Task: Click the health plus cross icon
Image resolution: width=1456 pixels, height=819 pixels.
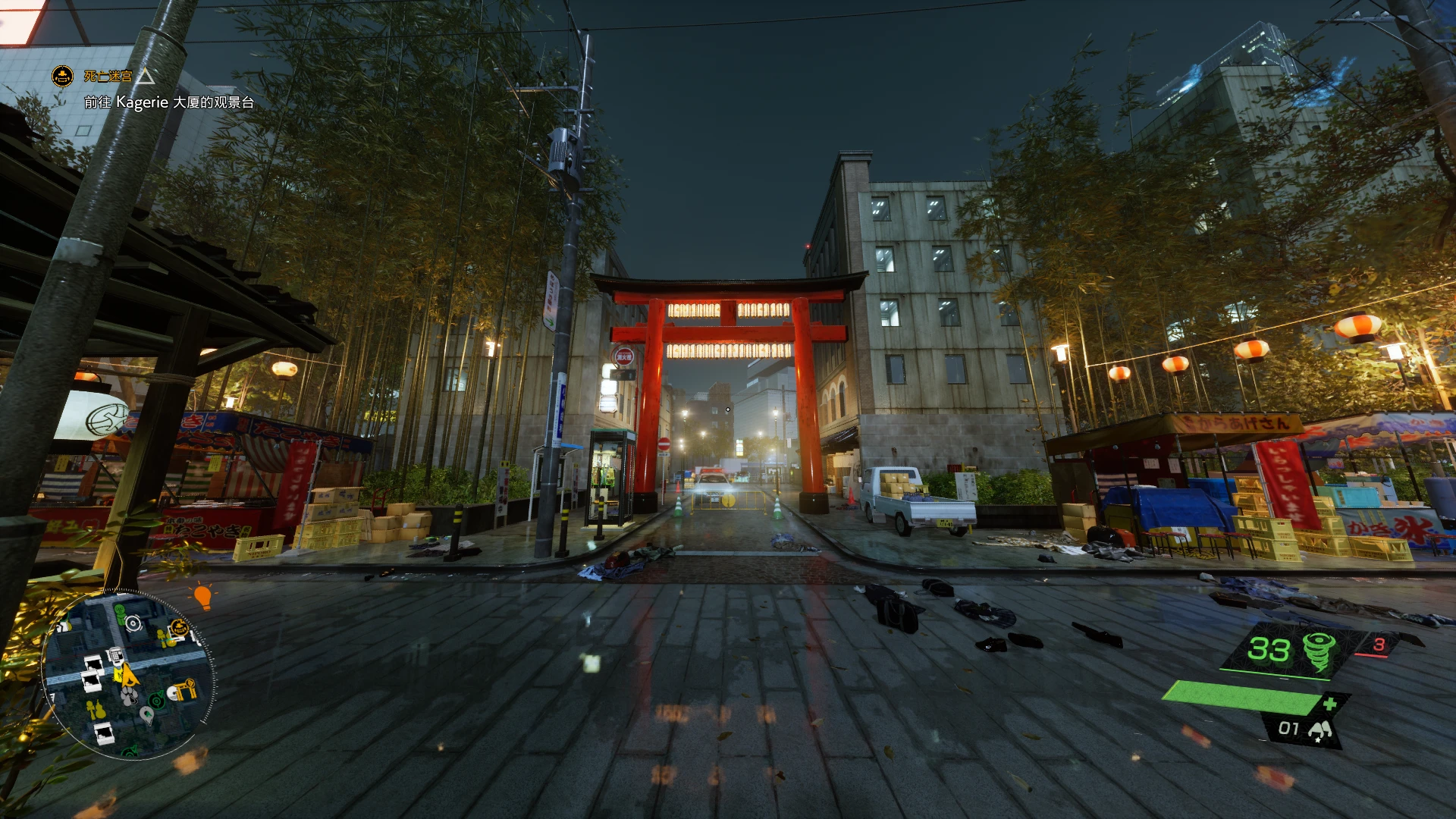Action: click(1330, 704)
